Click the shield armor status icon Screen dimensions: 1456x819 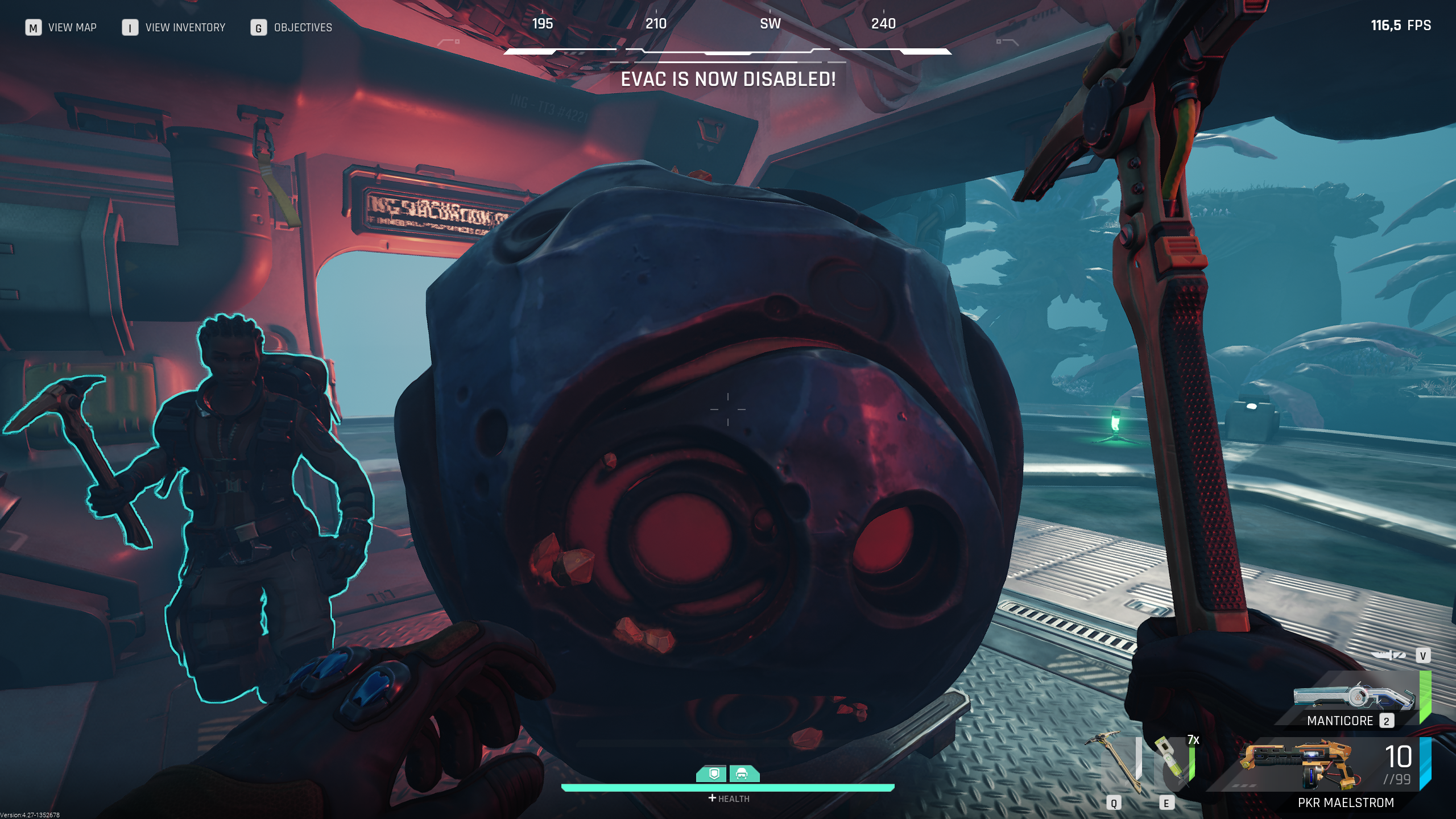(714, 773)
